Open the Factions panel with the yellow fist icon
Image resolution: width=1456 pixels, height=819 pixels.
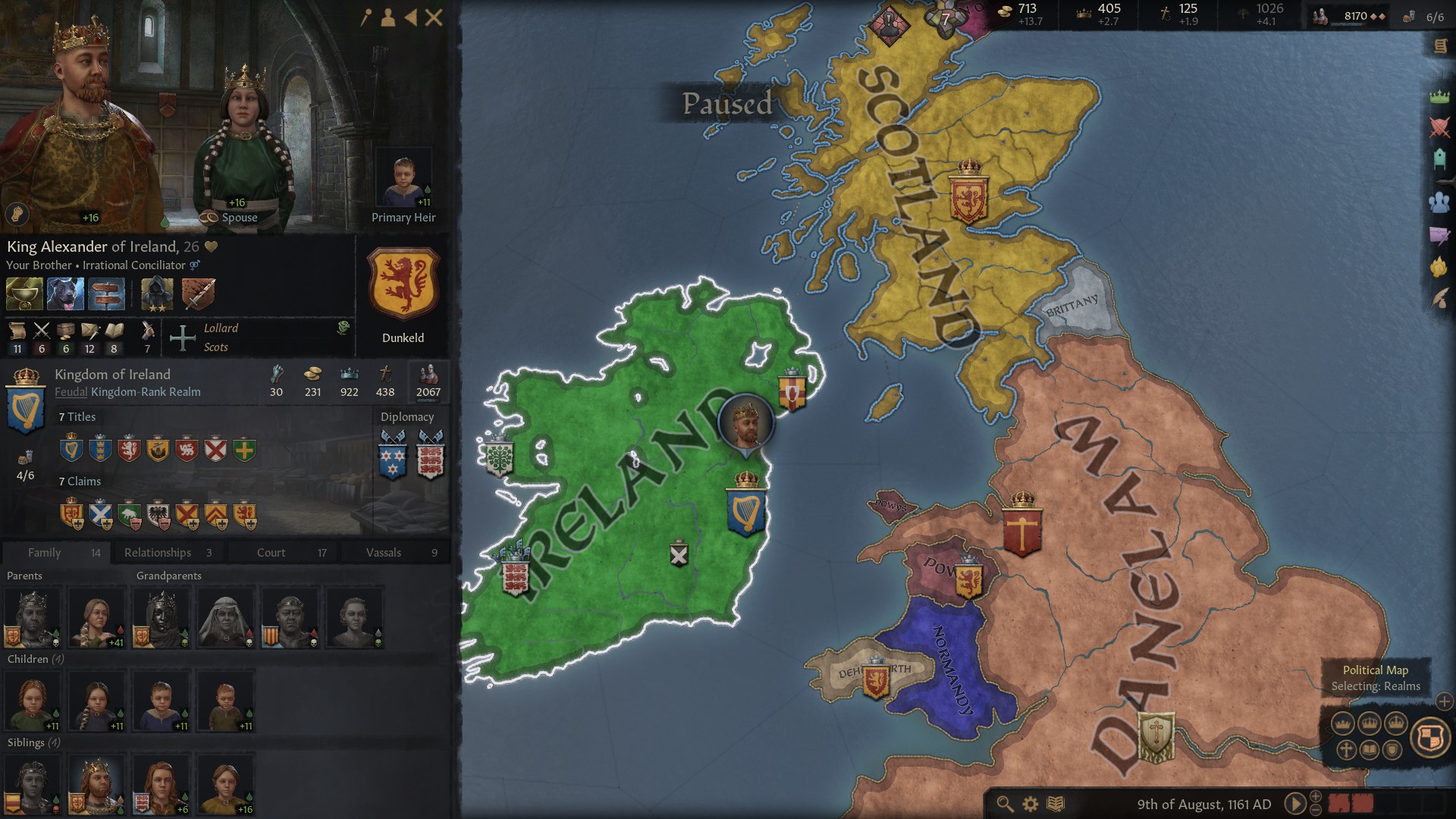(1438, 265)
